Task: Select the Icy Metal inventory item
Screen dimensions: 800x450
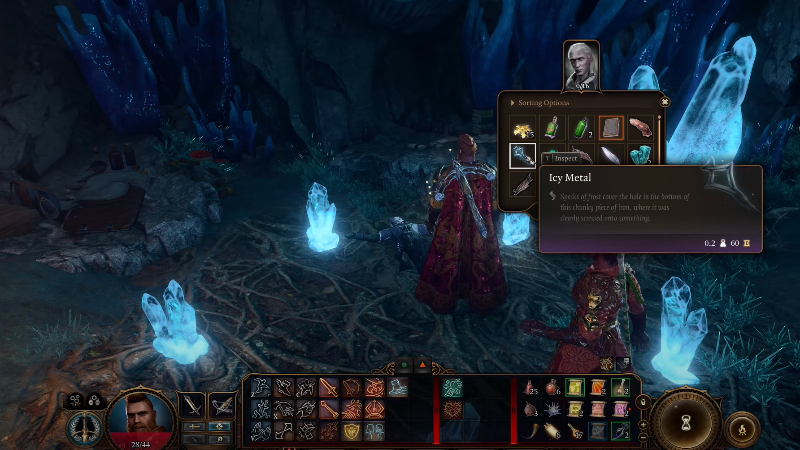Action: (x=522, y=156)
